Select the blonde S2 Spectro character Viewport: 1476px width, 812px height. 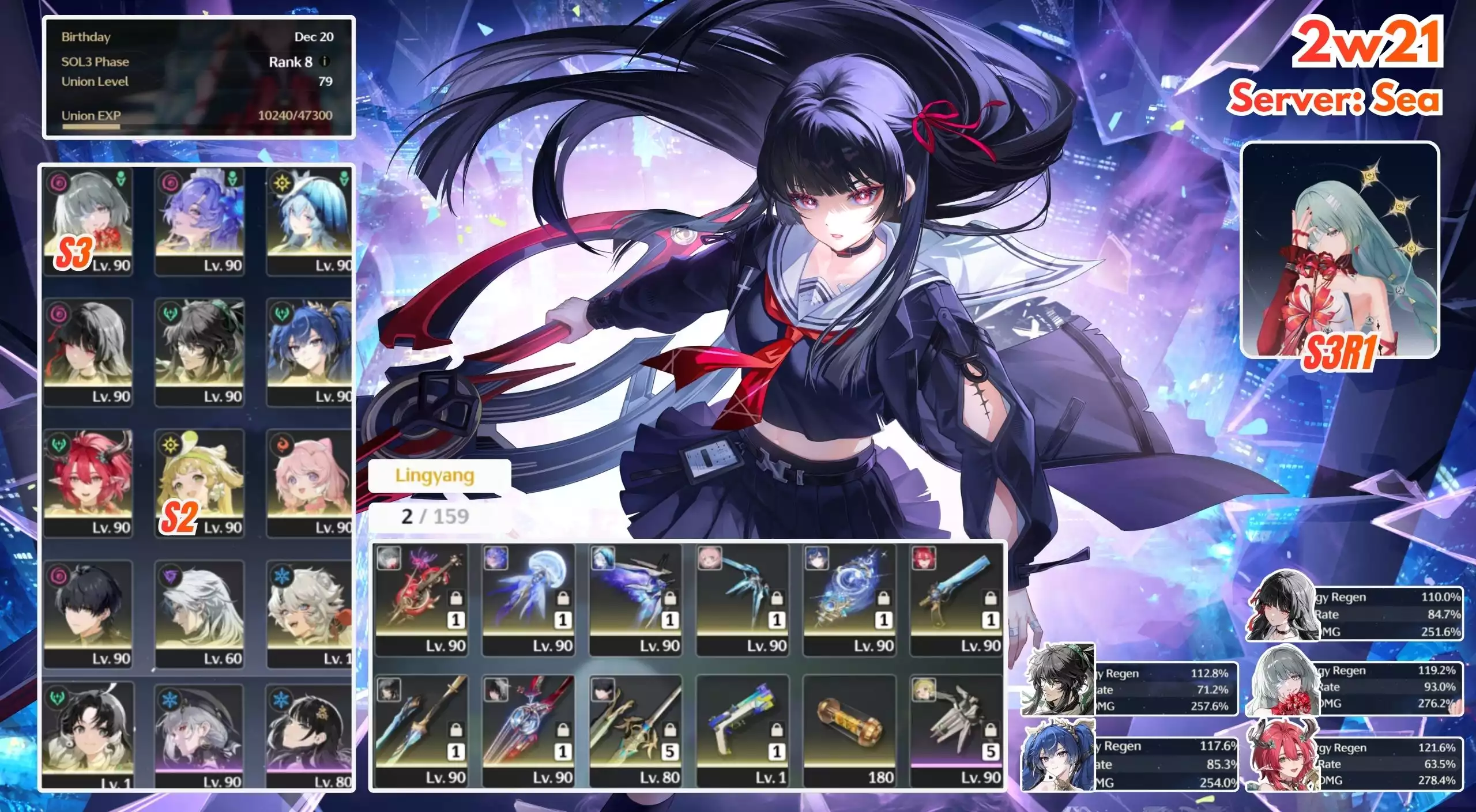[x=199, y=483]
